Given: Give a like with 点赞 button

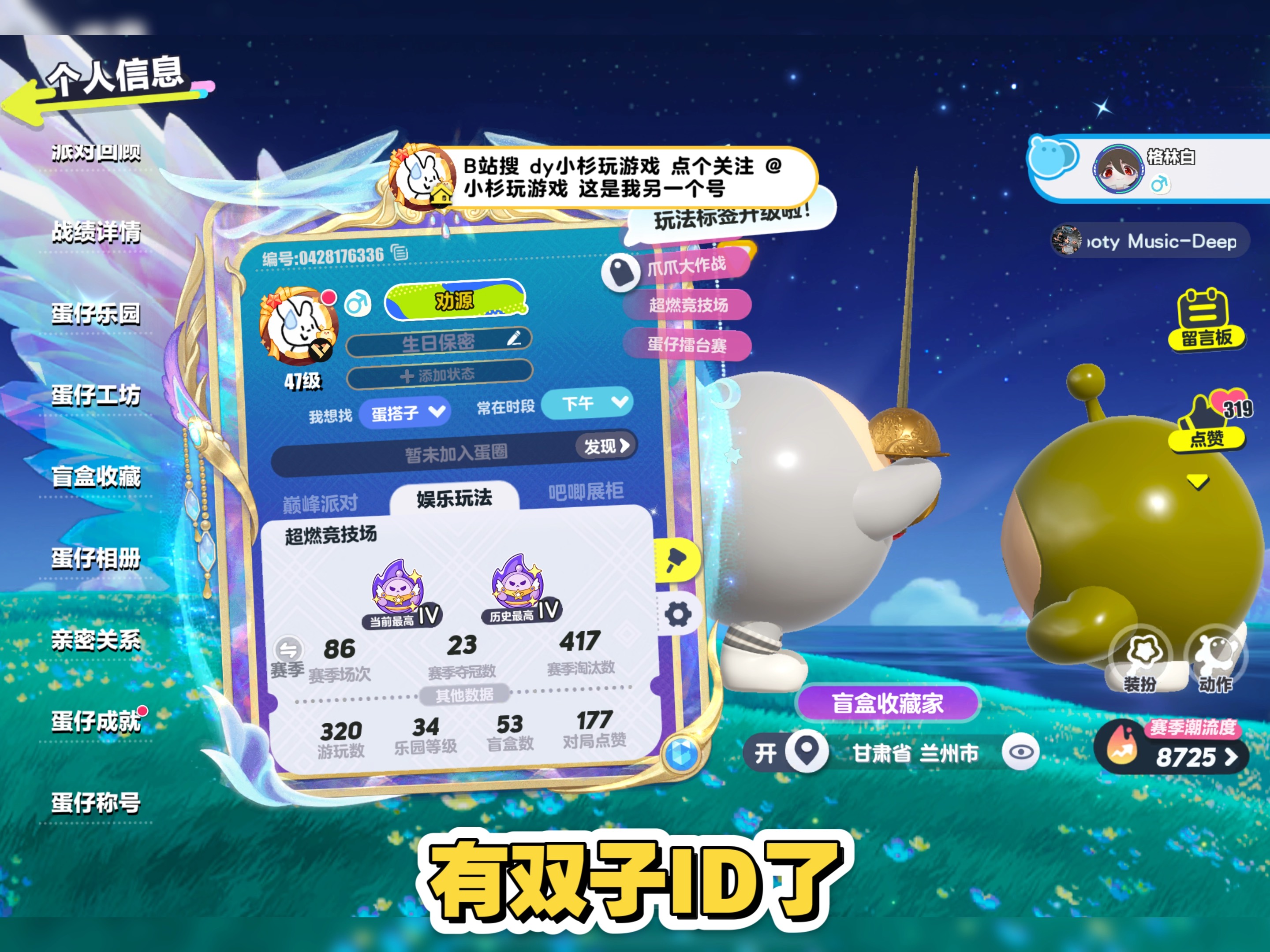Looking at the screenshot, I should click(x=1206, y=423).
